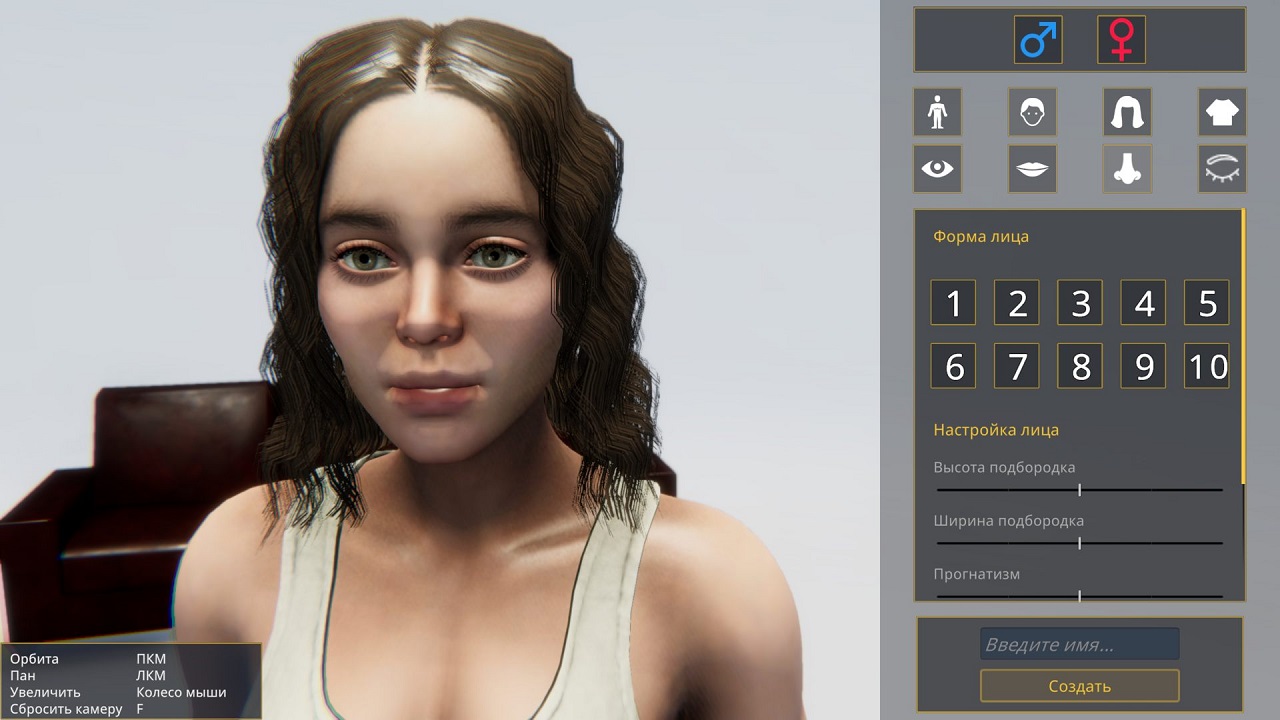
Task: Open the body figure category
Action: pyautogui.click(x=937, y=112)
